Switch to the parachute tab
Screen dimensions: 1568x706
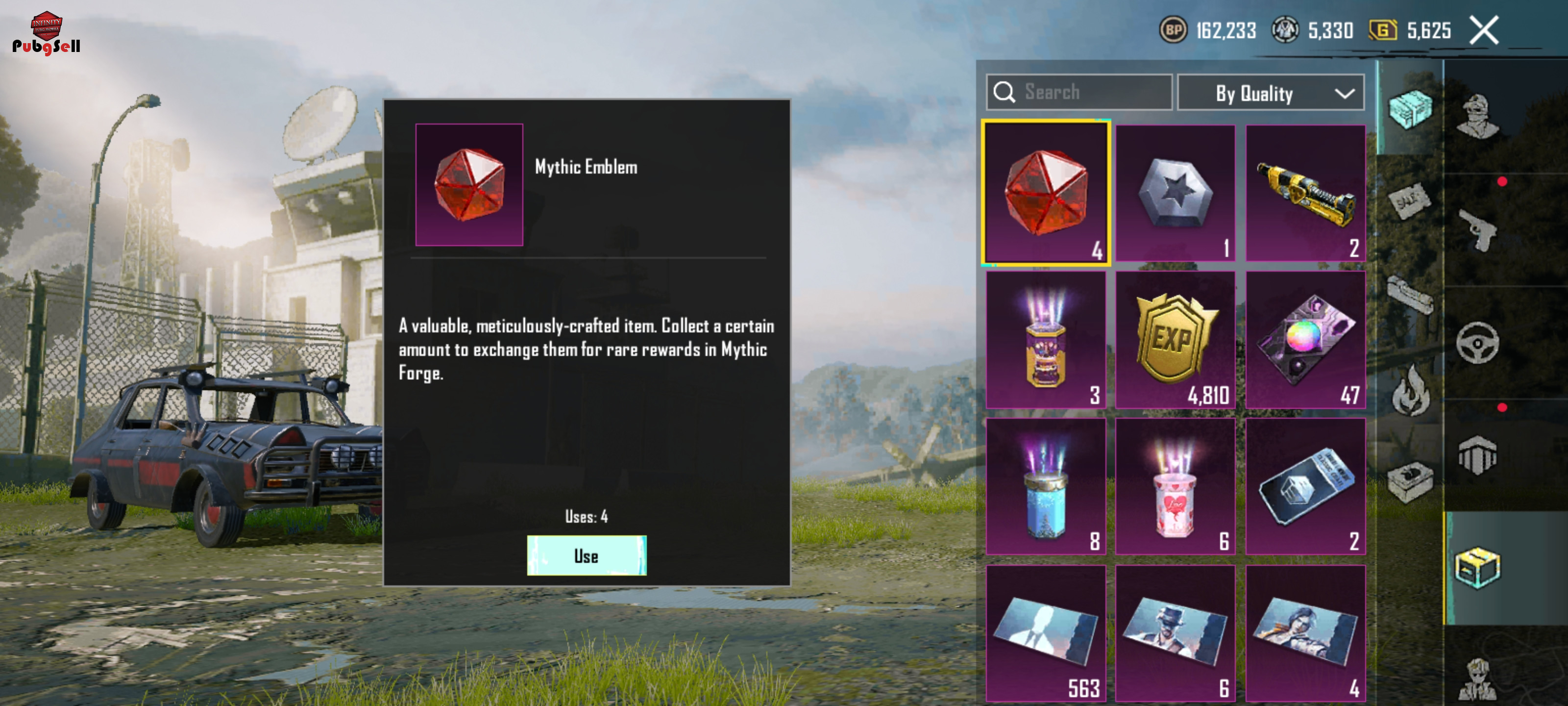1478,455
